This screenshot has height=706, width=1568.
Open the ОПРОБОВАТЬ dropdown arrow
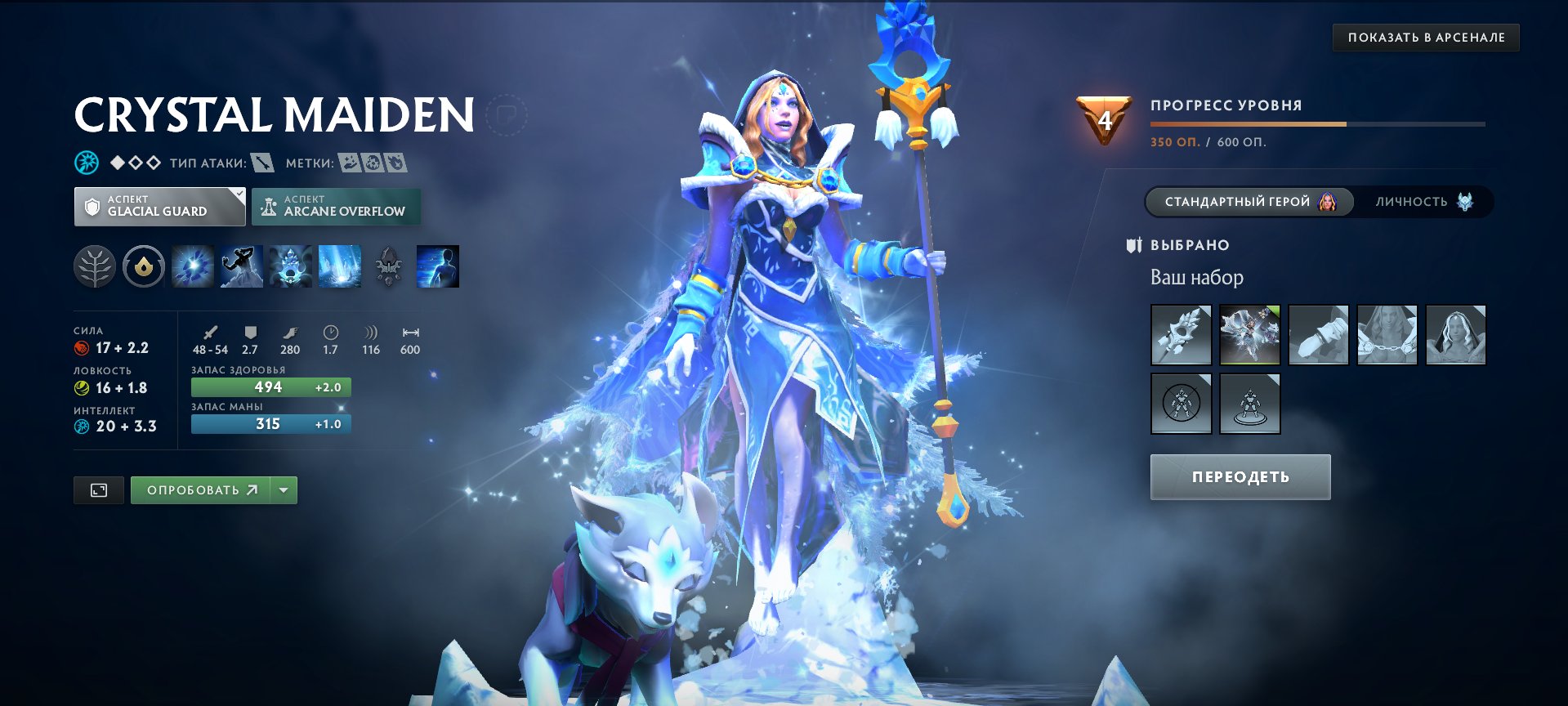(283, 489)
